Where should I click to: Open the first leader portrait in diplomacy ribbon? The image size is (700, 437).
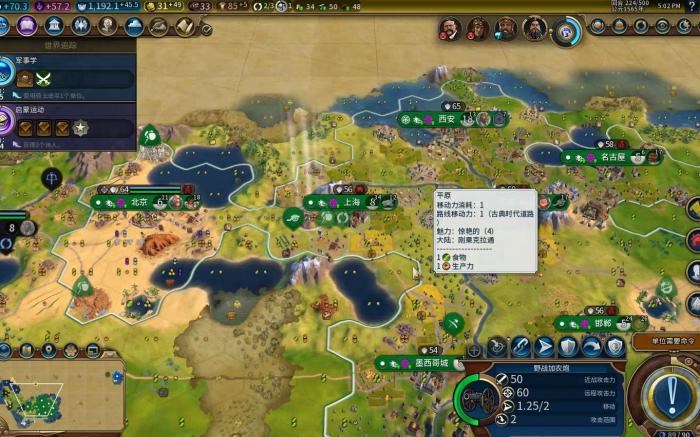tap(448, 30)
